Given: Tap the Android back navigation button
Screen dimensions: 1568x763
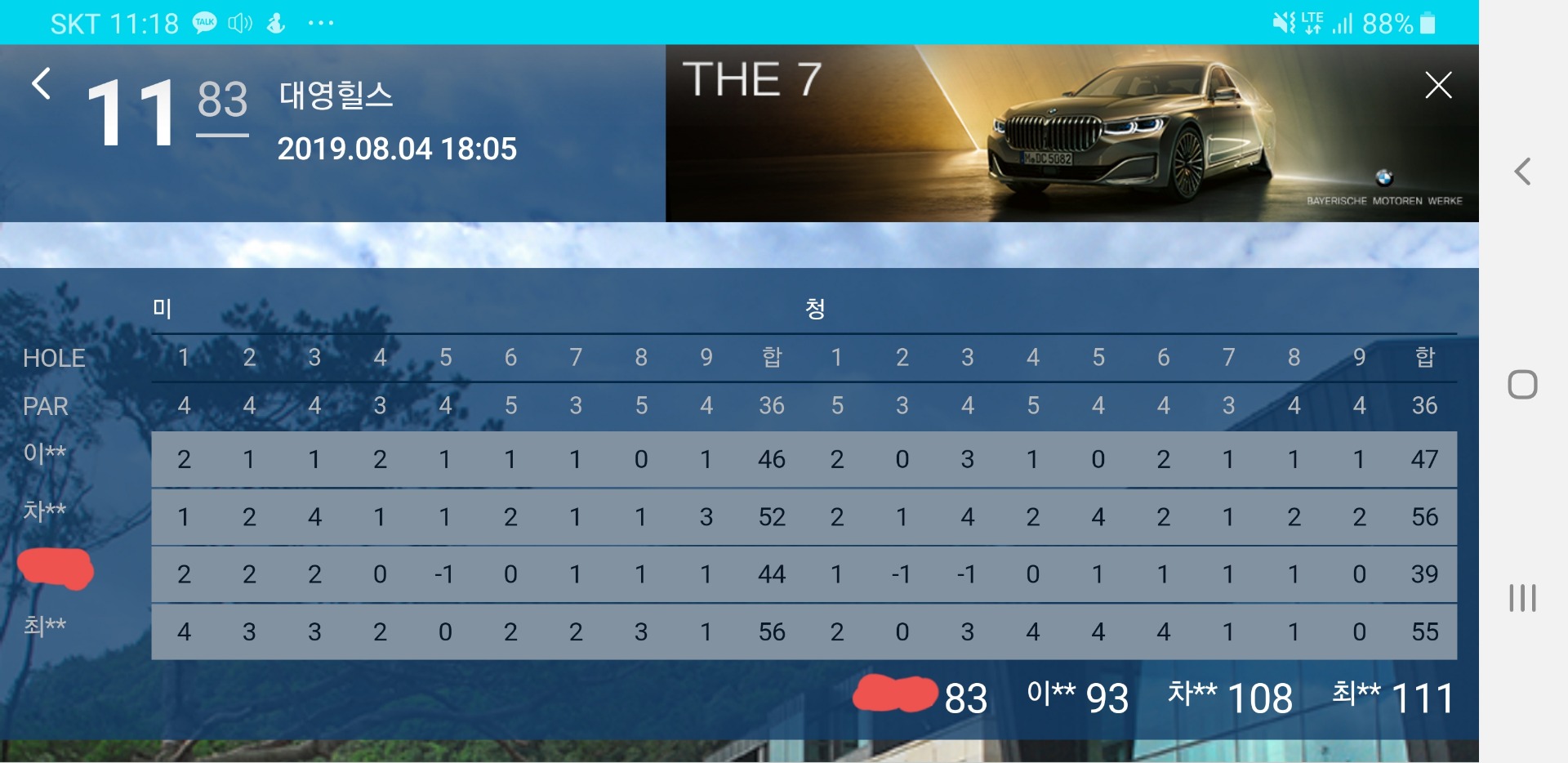Looking at the screenshot, I should click(1522, 172).
